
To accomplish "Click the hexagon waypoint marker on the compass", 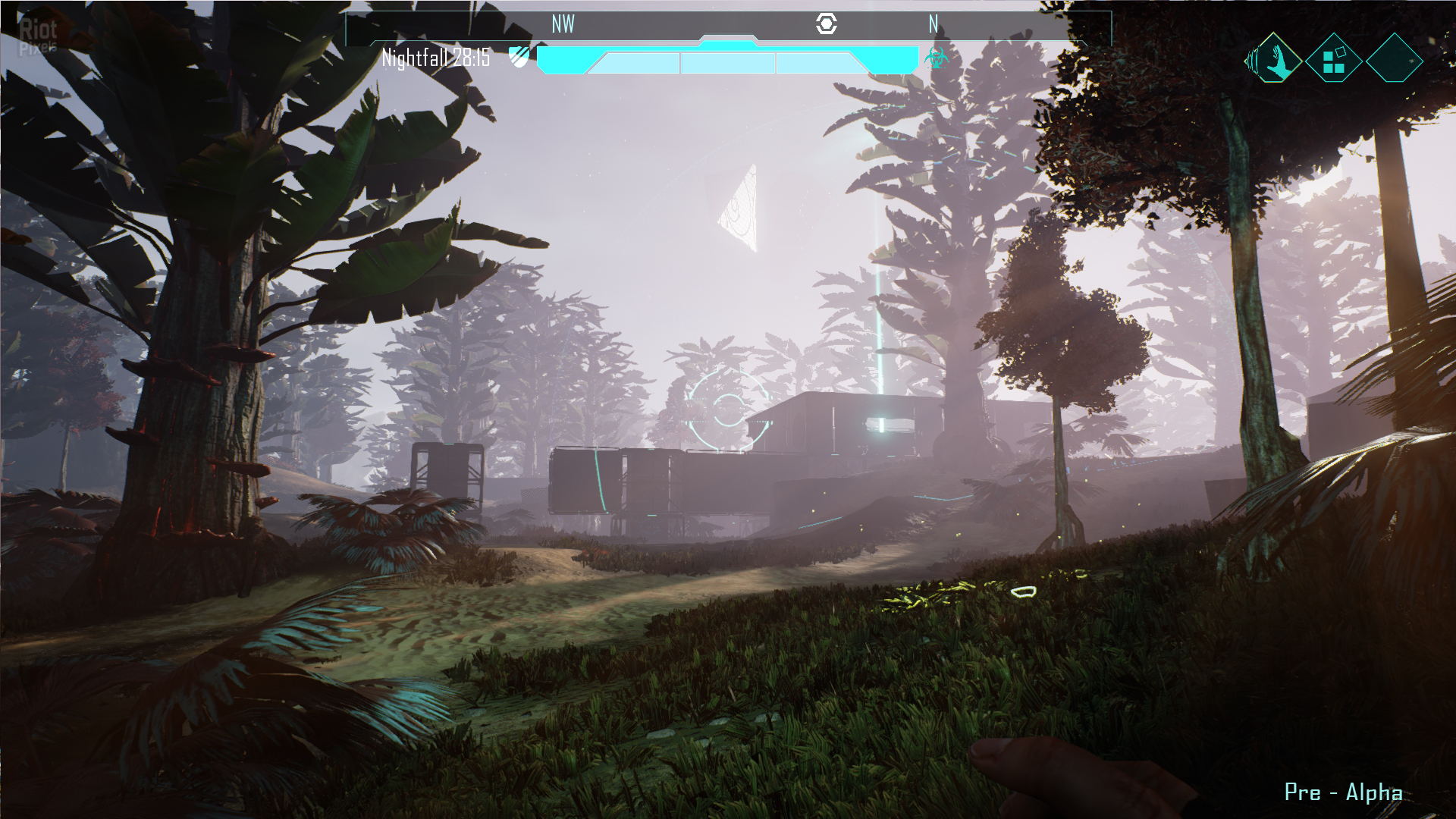I will [x=826, y=24].
